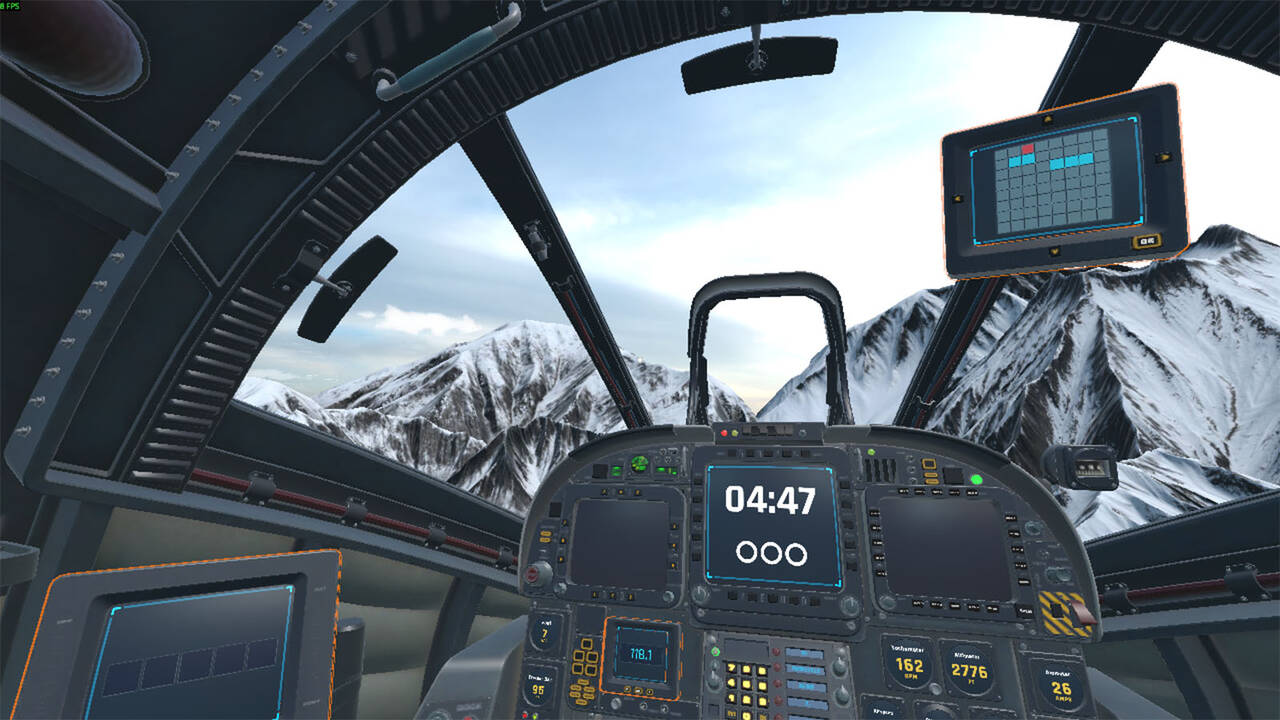Select the red cell on the grid
The width and height of the screenshot is (1280, 720).
(x=1028, y=149)
